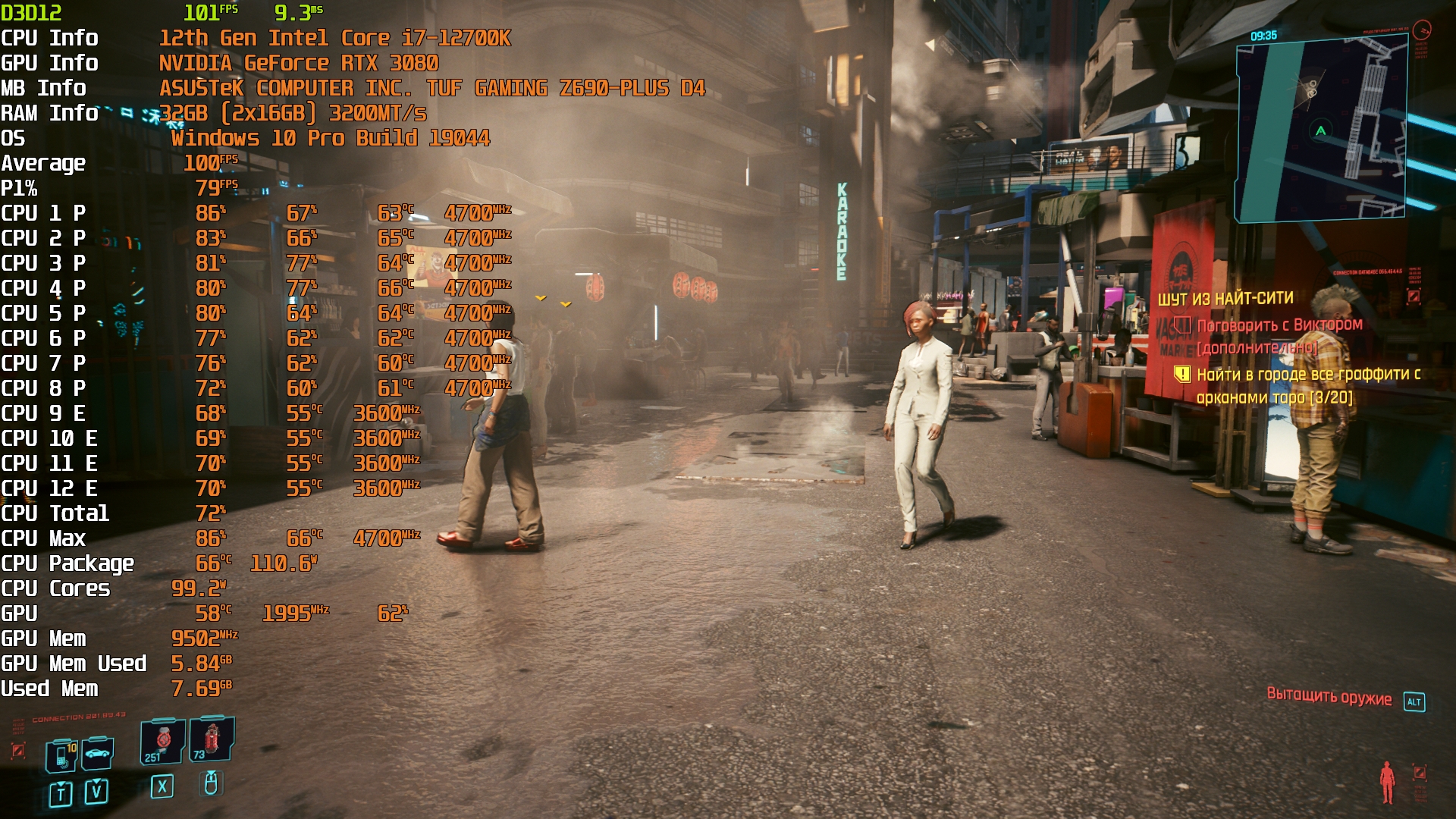This screenshot has height=819, width=1456.
Task: Select the car vehicle call icon
Action: pyautogui.click(x=98, y=753)
